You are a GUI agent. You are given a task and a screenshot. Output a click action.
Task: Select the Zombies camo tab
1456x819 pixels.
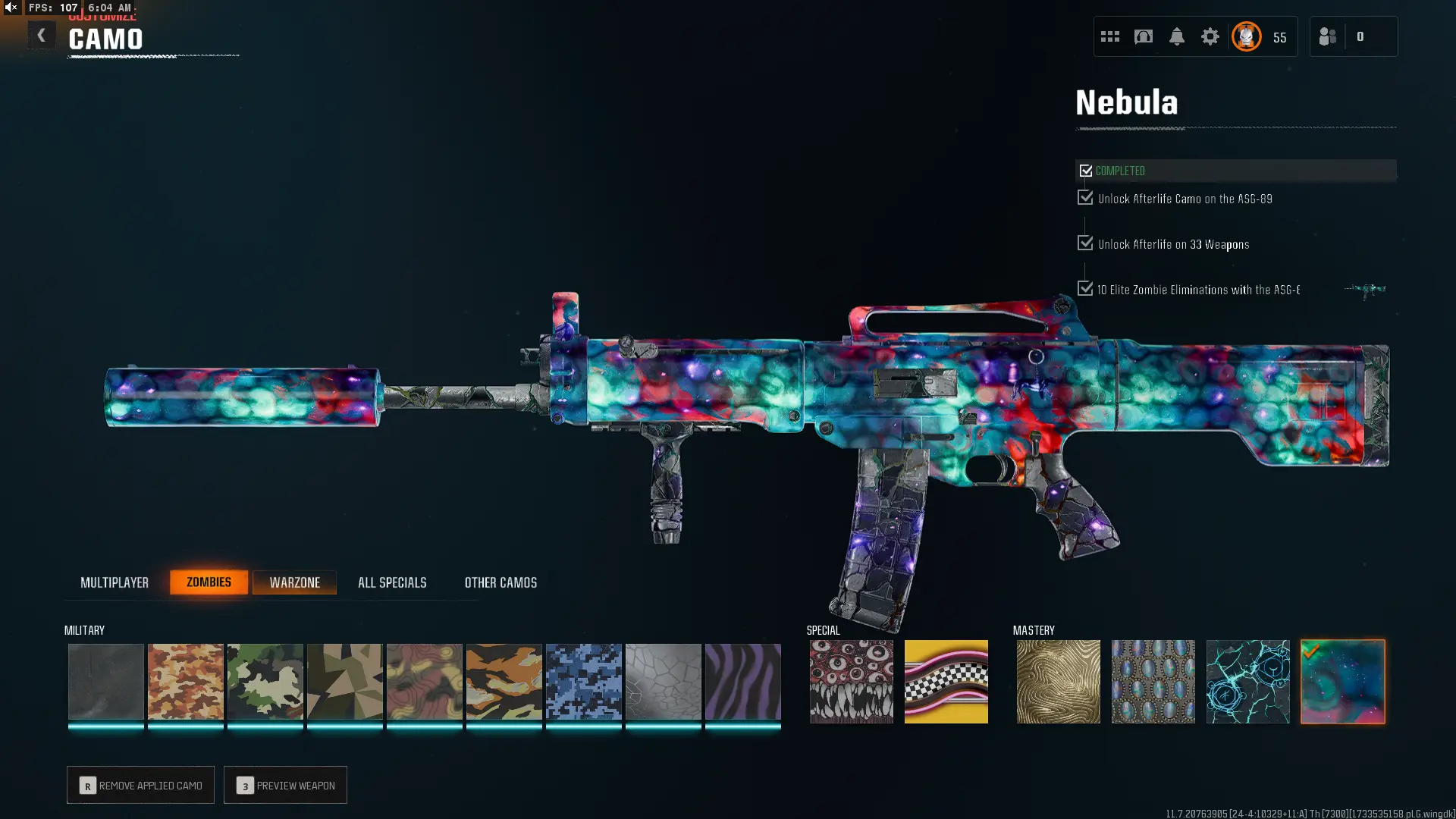(209, 582)
